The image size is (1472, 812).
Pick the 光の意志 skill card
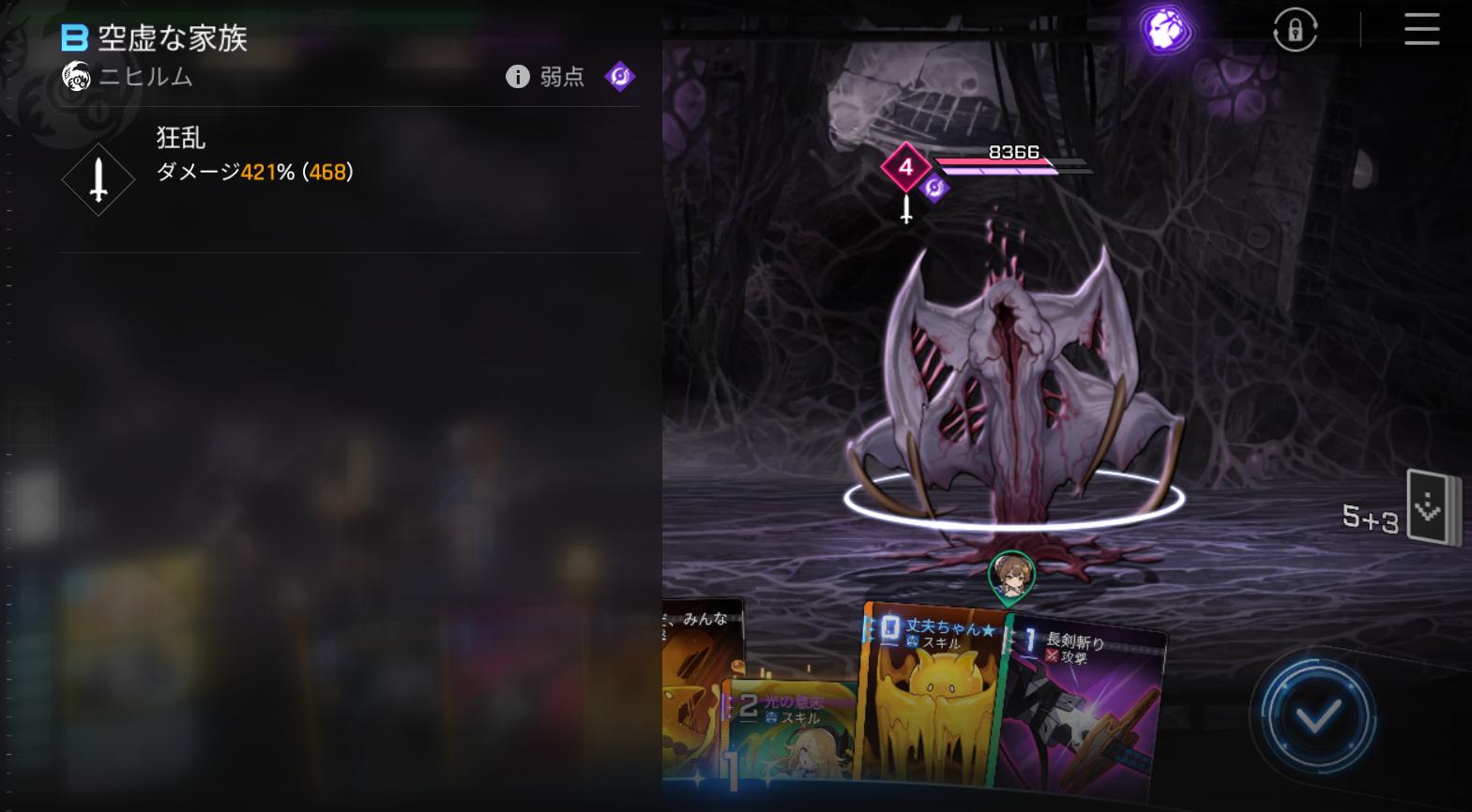[x=788, y=731]
